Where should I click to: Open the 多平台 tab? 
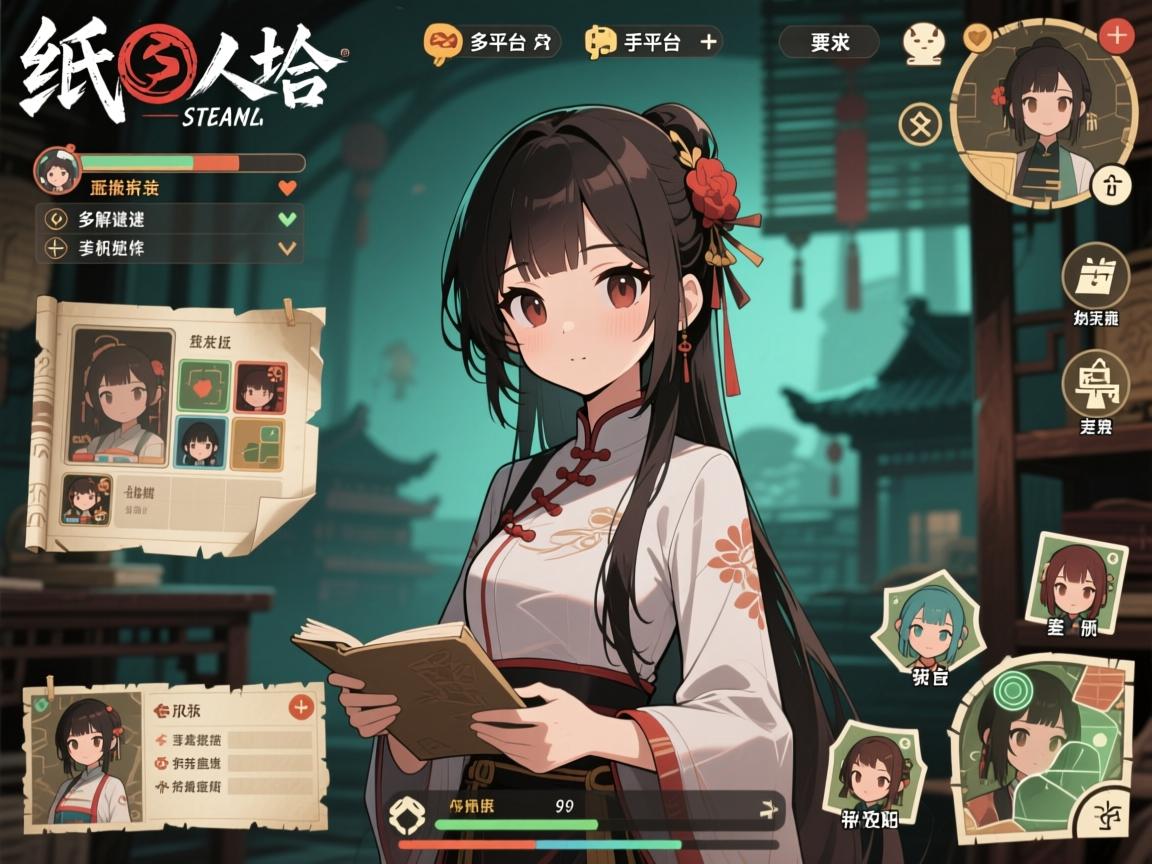tap(490, 42)
